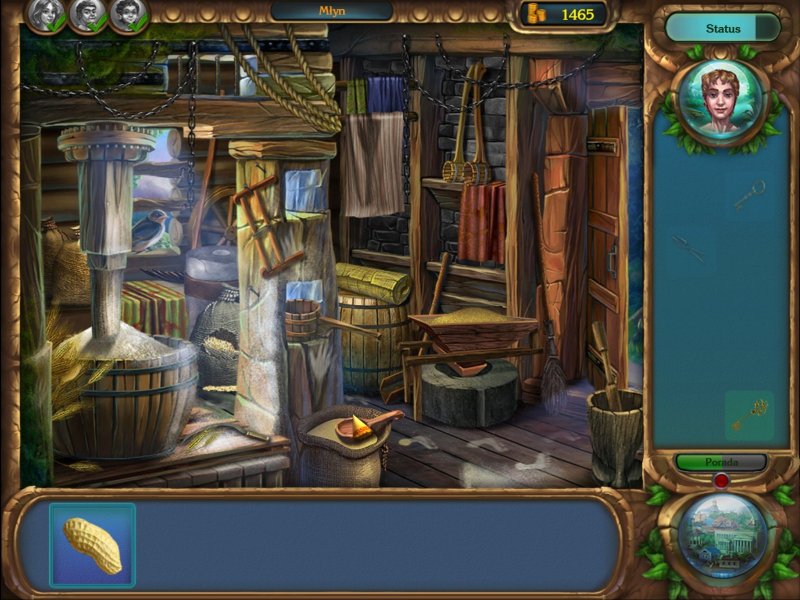Screen dimensions: 800x600
Task: Select the mustached man's portrait medallion
Action: 87,15
